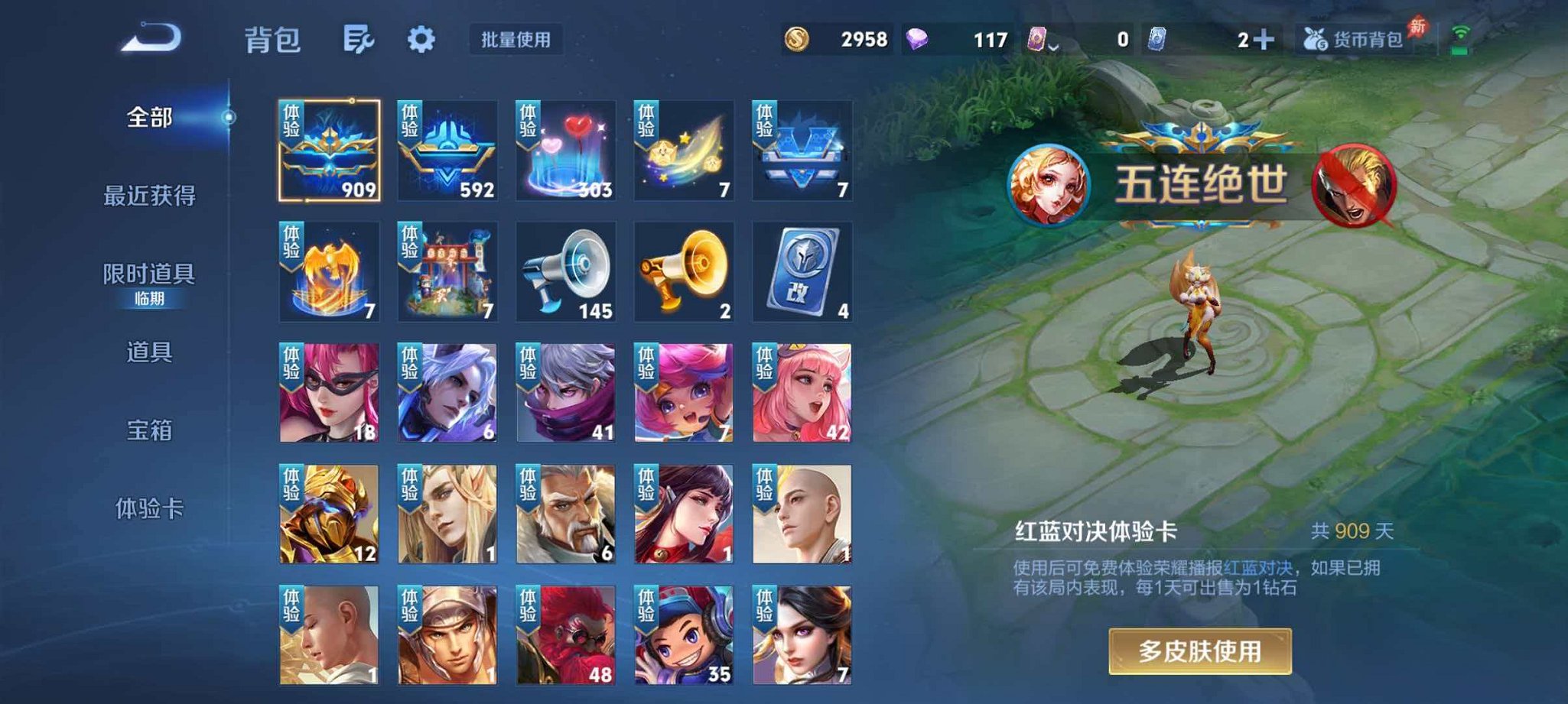Screen dimensions: 1568x704
Task: Click the back arrow to exit the backpack
Action: [151, 36]
